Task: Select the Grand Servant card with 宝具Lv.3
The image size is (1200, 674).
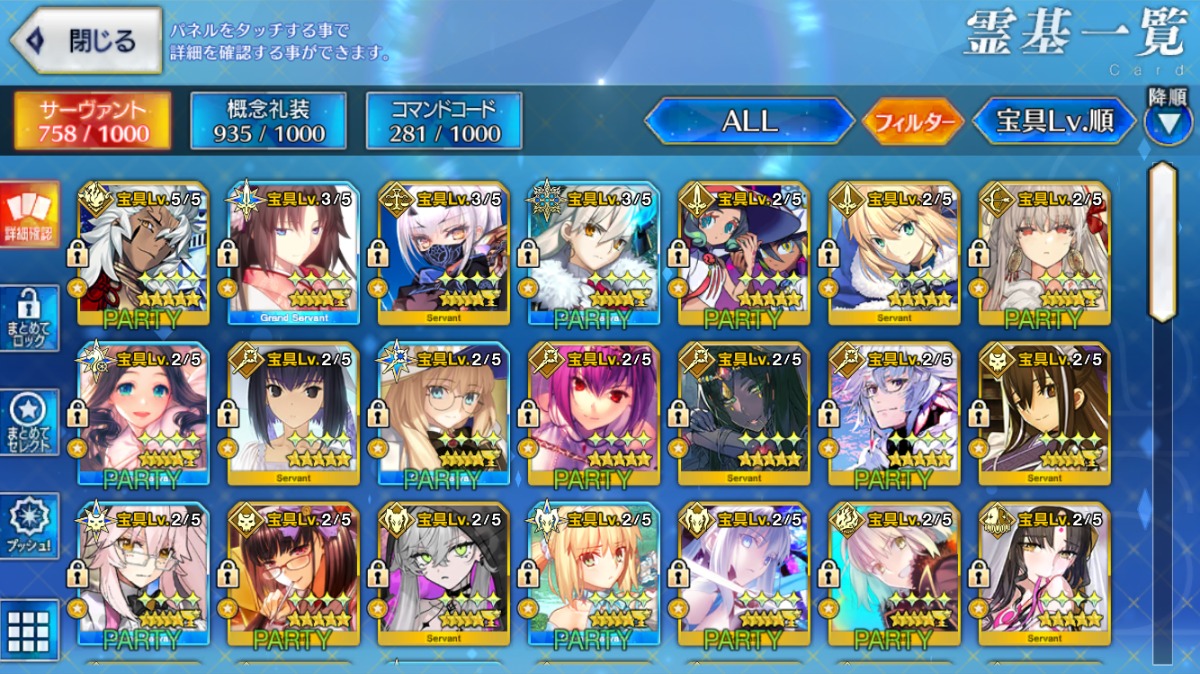Action: 293,254
